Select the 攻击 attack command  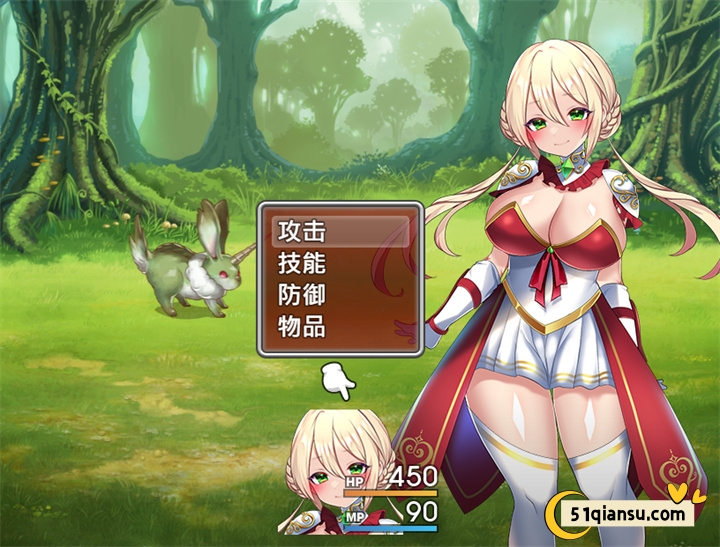(x=340, y=232)
